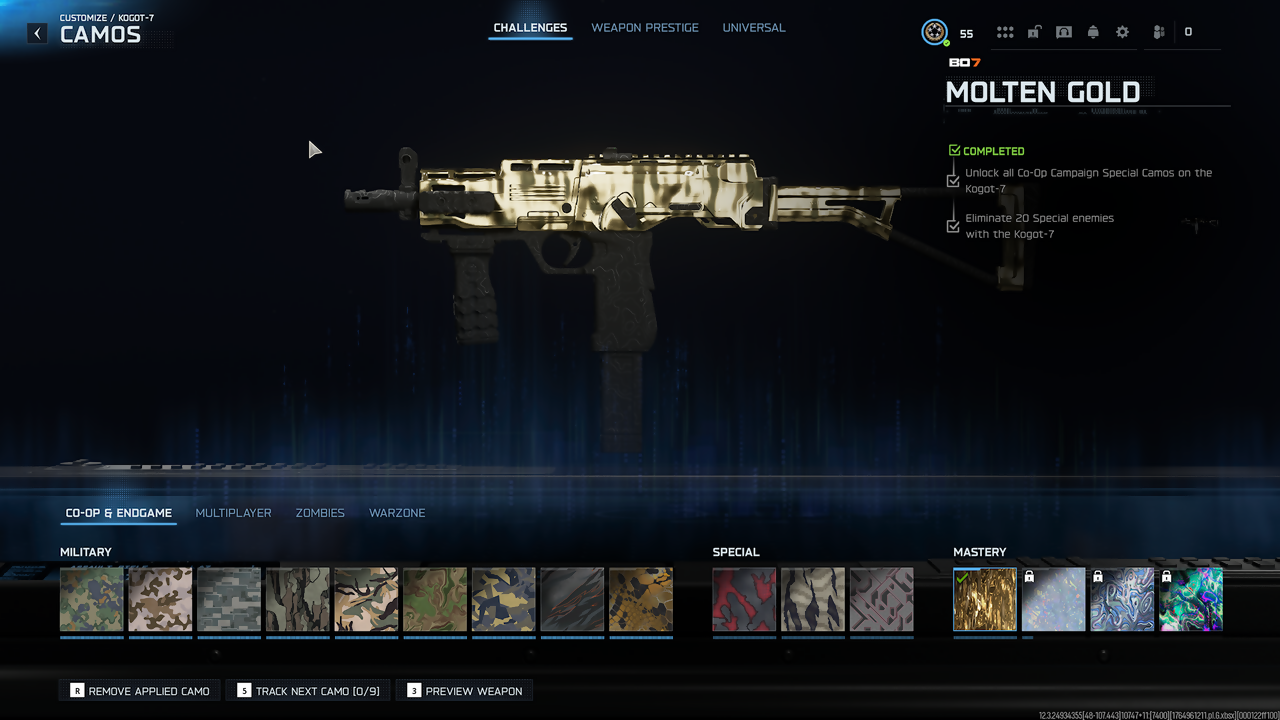Click Track Next Camo

coord(308,691)
